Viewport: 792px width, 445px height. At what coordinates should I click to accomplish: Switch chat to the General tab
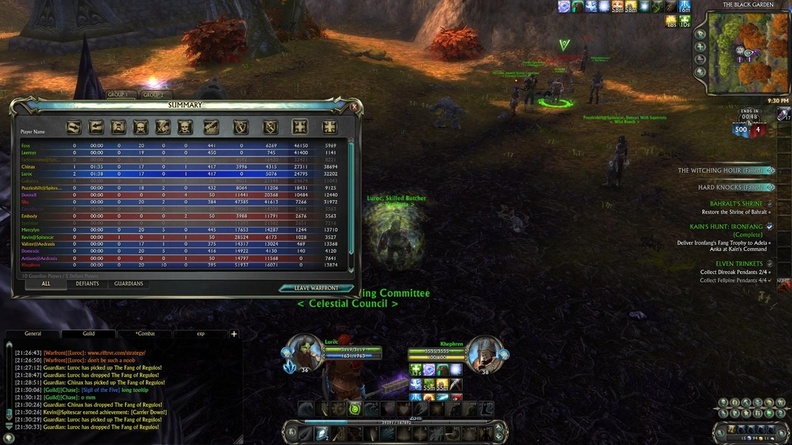[x=32, y=334]
